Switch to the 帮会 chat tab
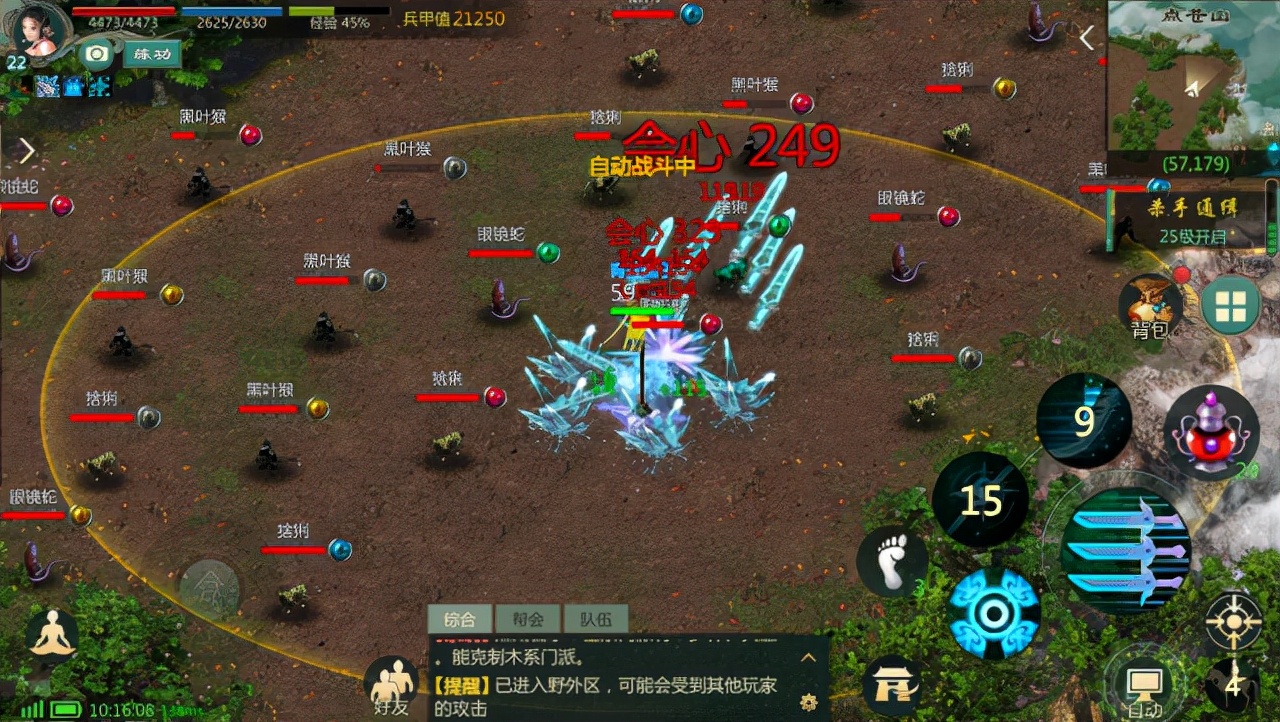Screen dimensions: 1280x722 [530, 619]
